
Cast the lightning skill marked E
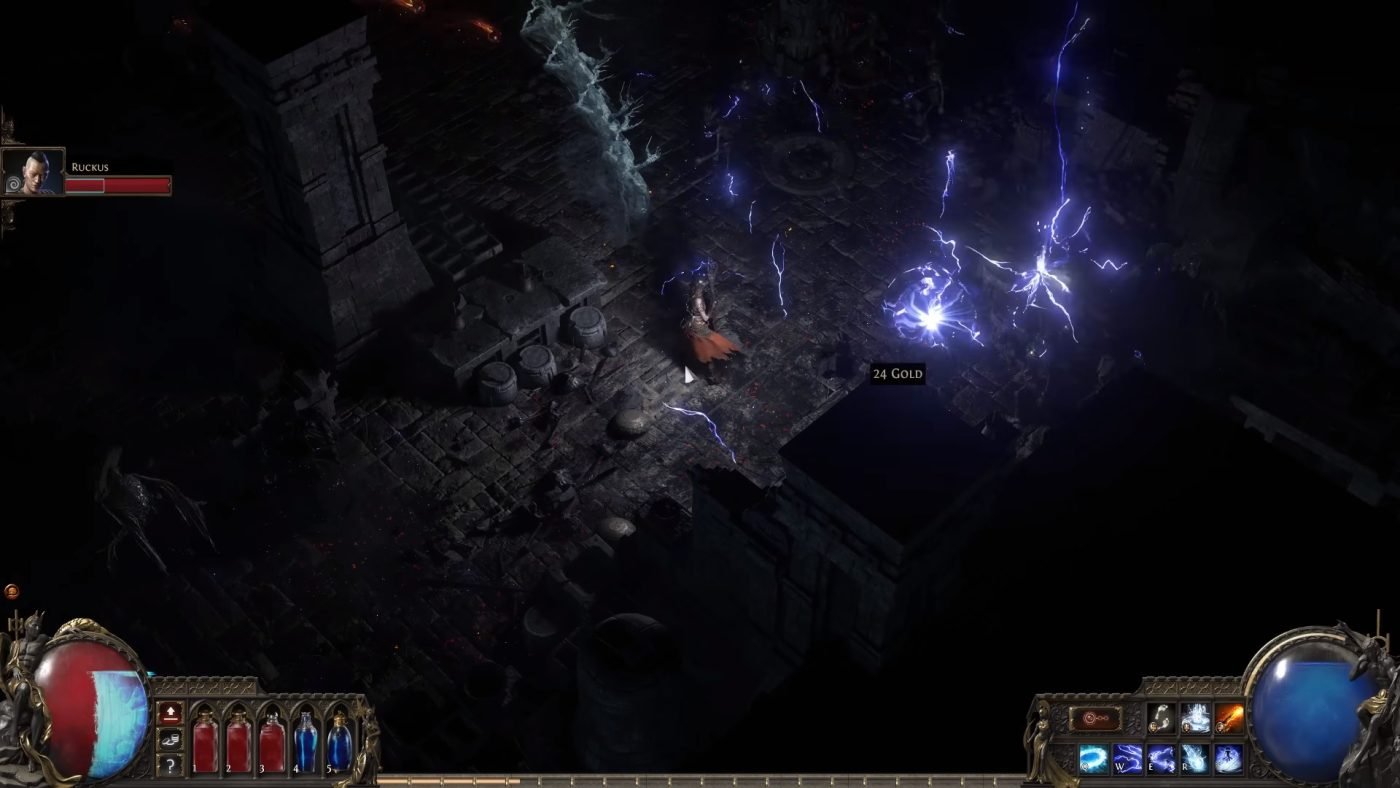pos(1162,757)
